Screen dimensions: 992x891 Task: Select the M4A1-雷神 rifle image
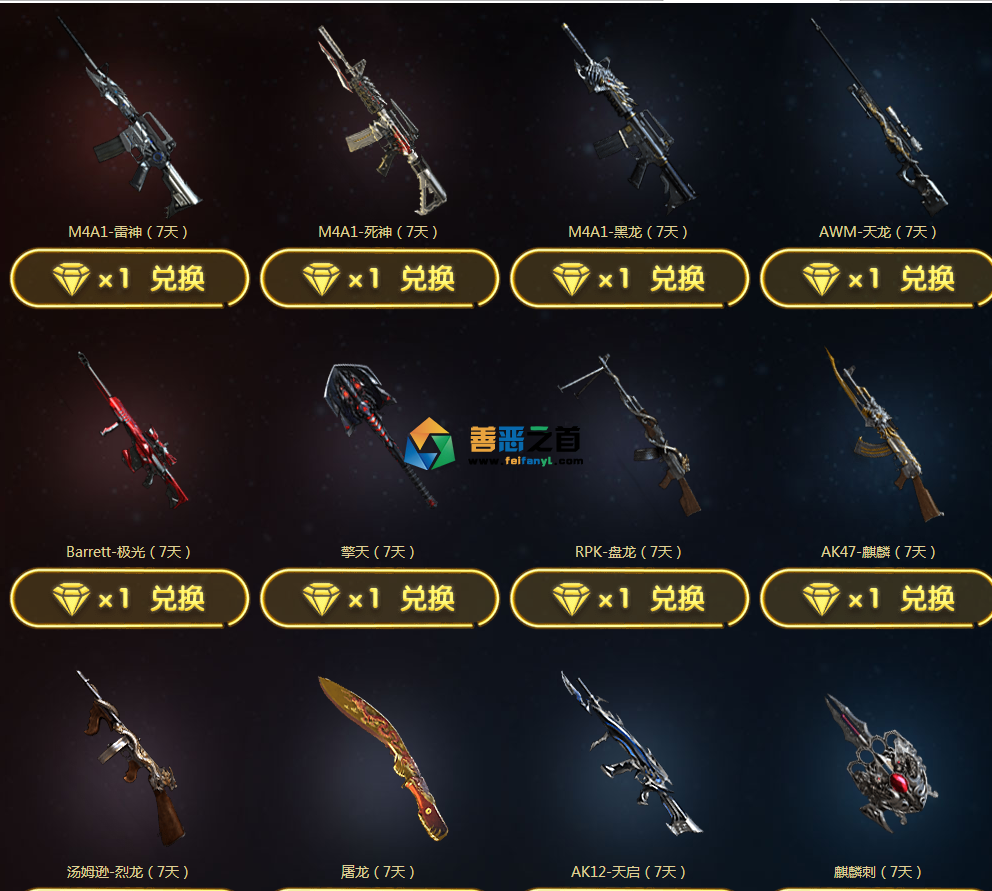coord(129,120)
